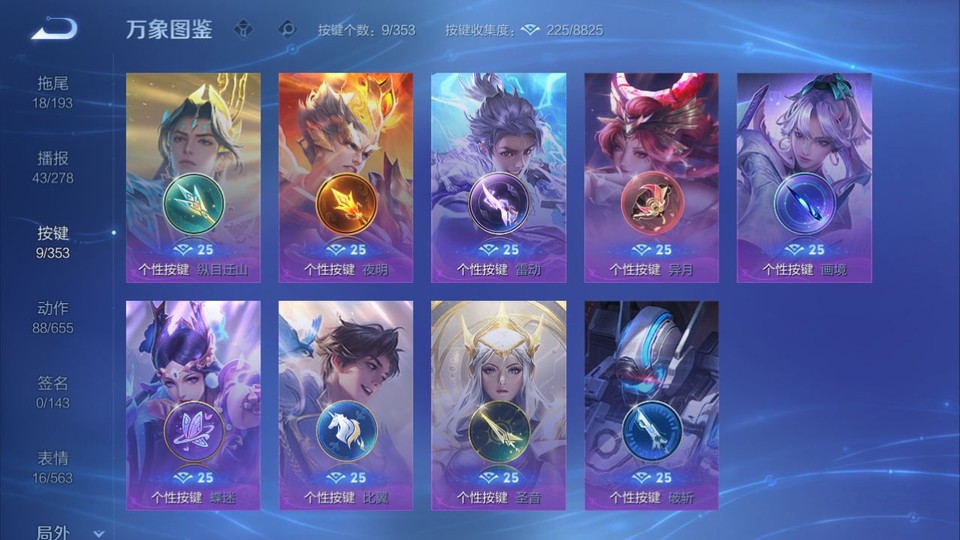The width and height of the screenshot is (960, 540).
Task: Click the filter icon beside 万象图鉴
Action: tap(243, 29)
